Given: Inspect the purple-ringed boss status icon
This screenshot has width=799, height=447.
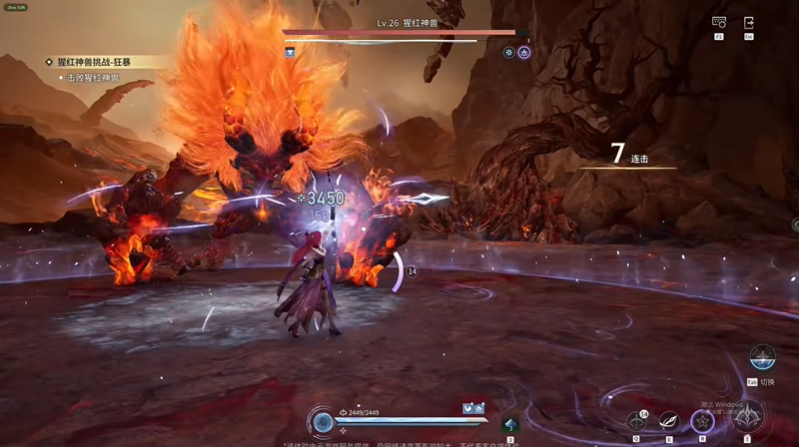Looking at the screenshot, I should 524,52.
